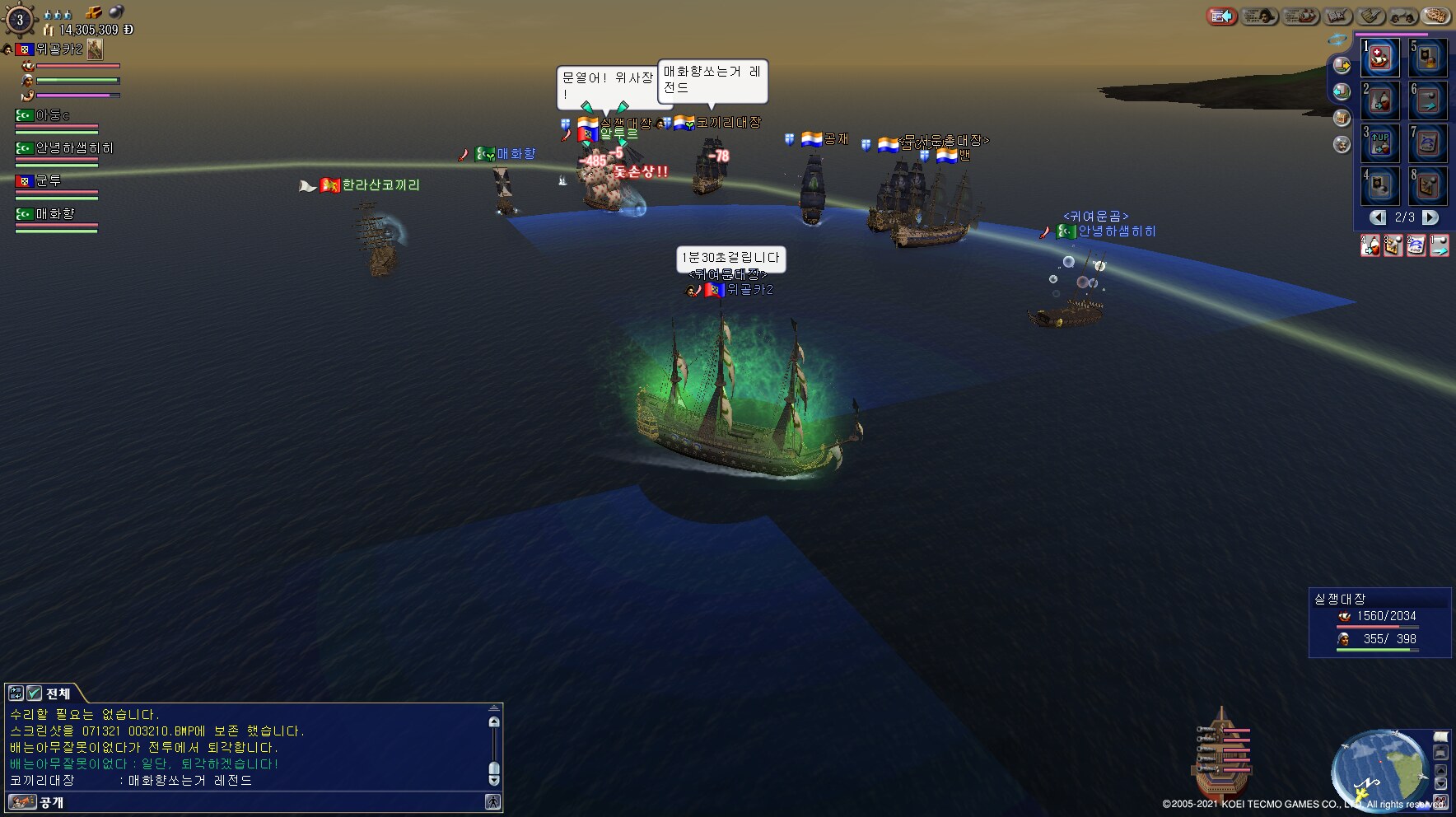Change chat channel from 공개 megaphone button
The height and width of the screenshot is (817, 1456).
[21, 802]
